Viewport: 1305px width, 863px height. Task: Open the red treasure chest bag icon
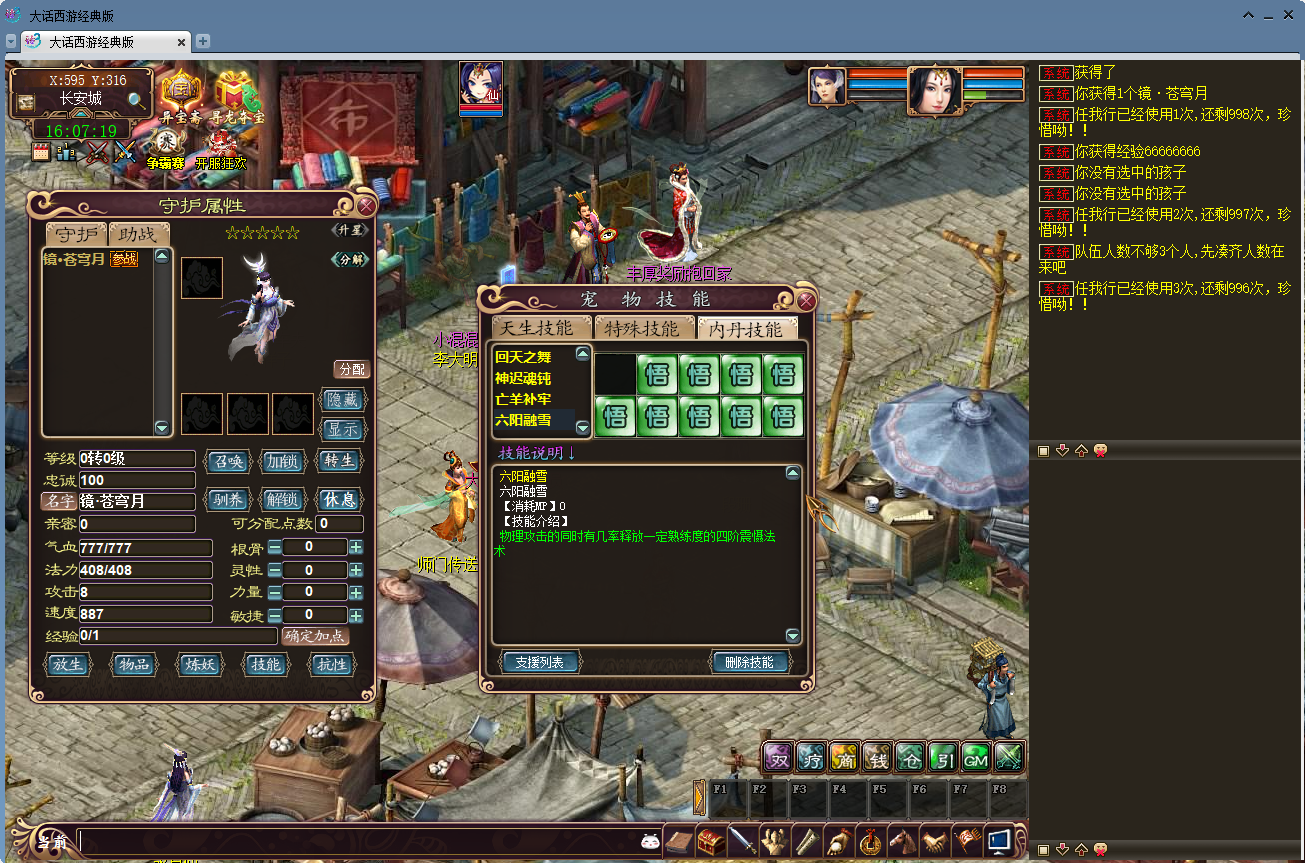711,841
